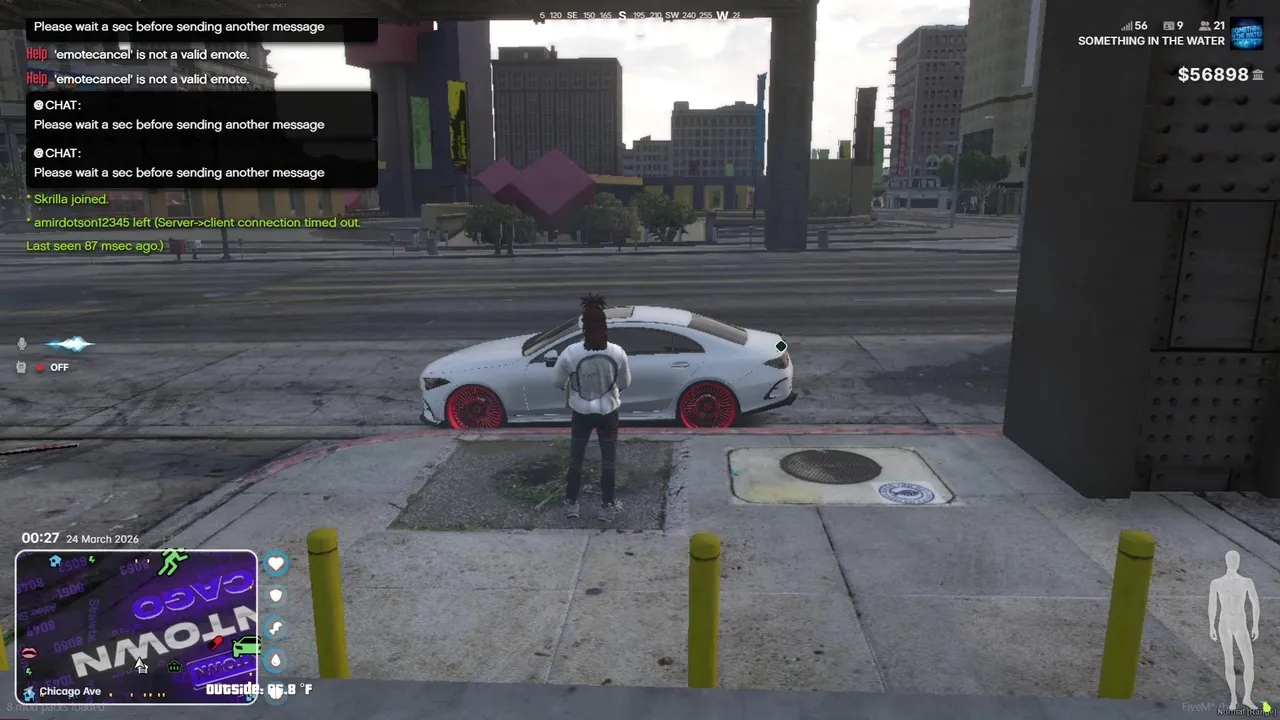This screenshot has width=1280, height=720.
Task: Click the water drop thirst icon
Action: (276, 660)
